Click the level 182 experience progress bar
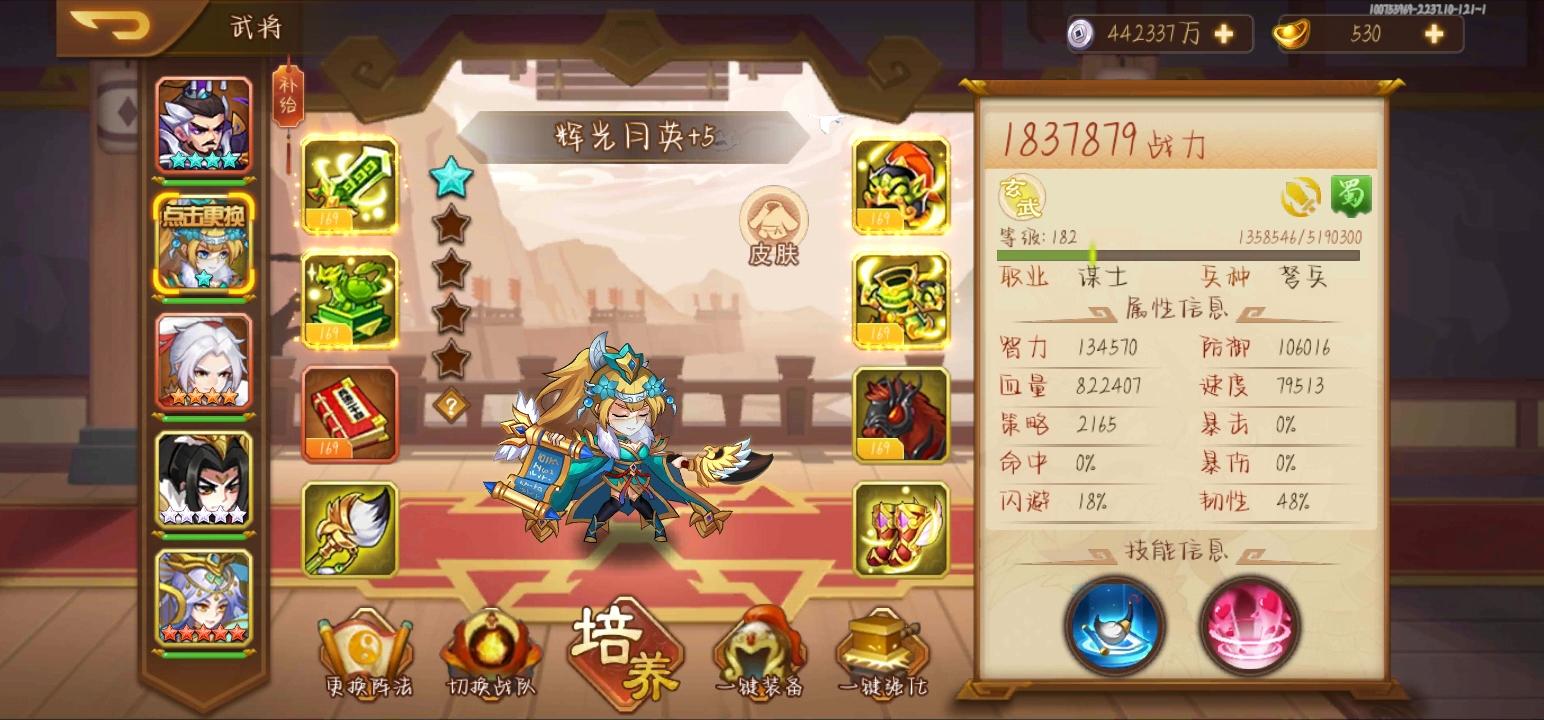The width and height of the screenshot is (1544, 720). pyautogui.click(x=1180, y=255)
